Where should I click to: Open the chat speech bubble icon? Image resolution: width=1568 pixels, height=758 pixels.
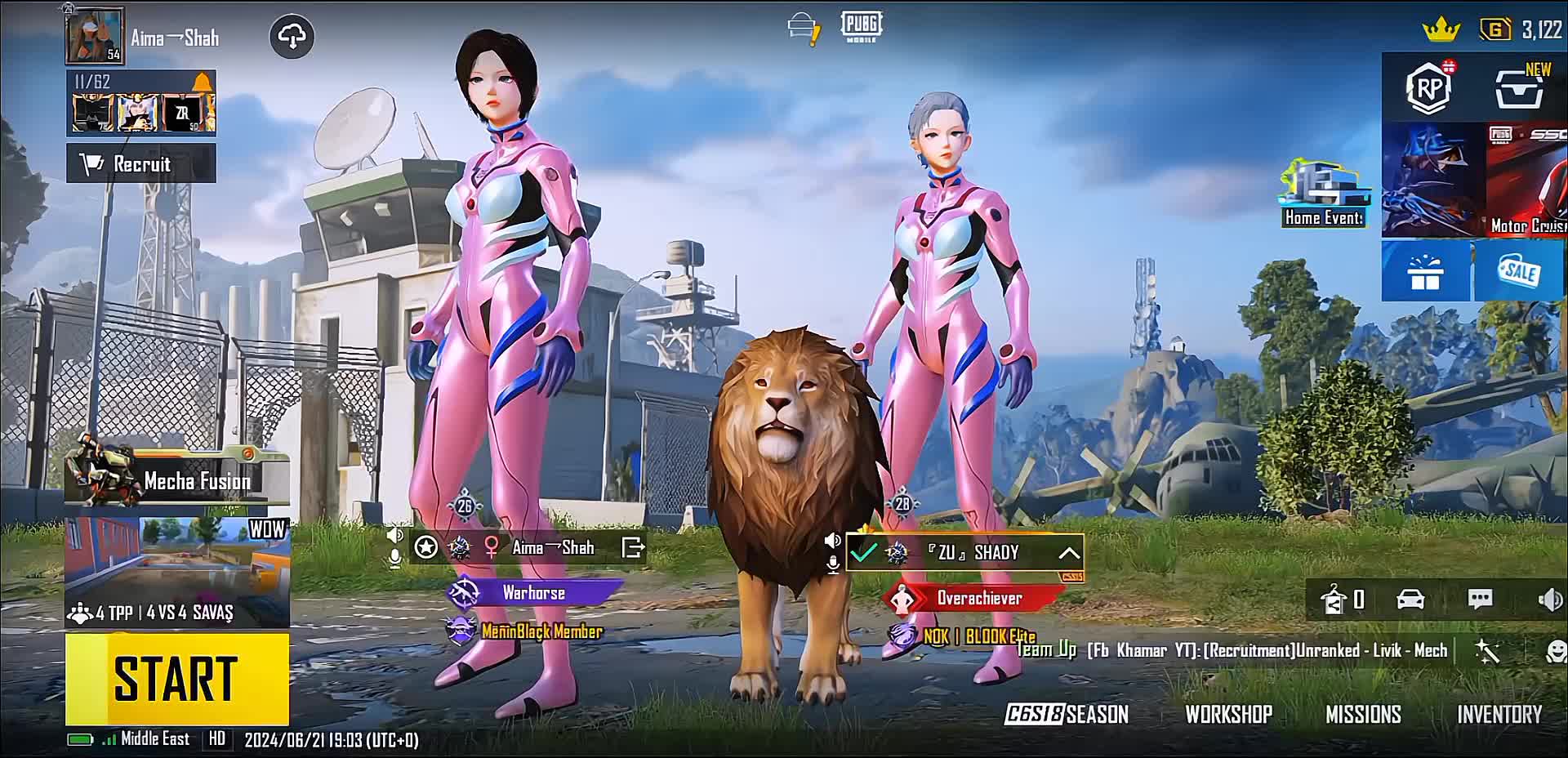pos(1480,600)
